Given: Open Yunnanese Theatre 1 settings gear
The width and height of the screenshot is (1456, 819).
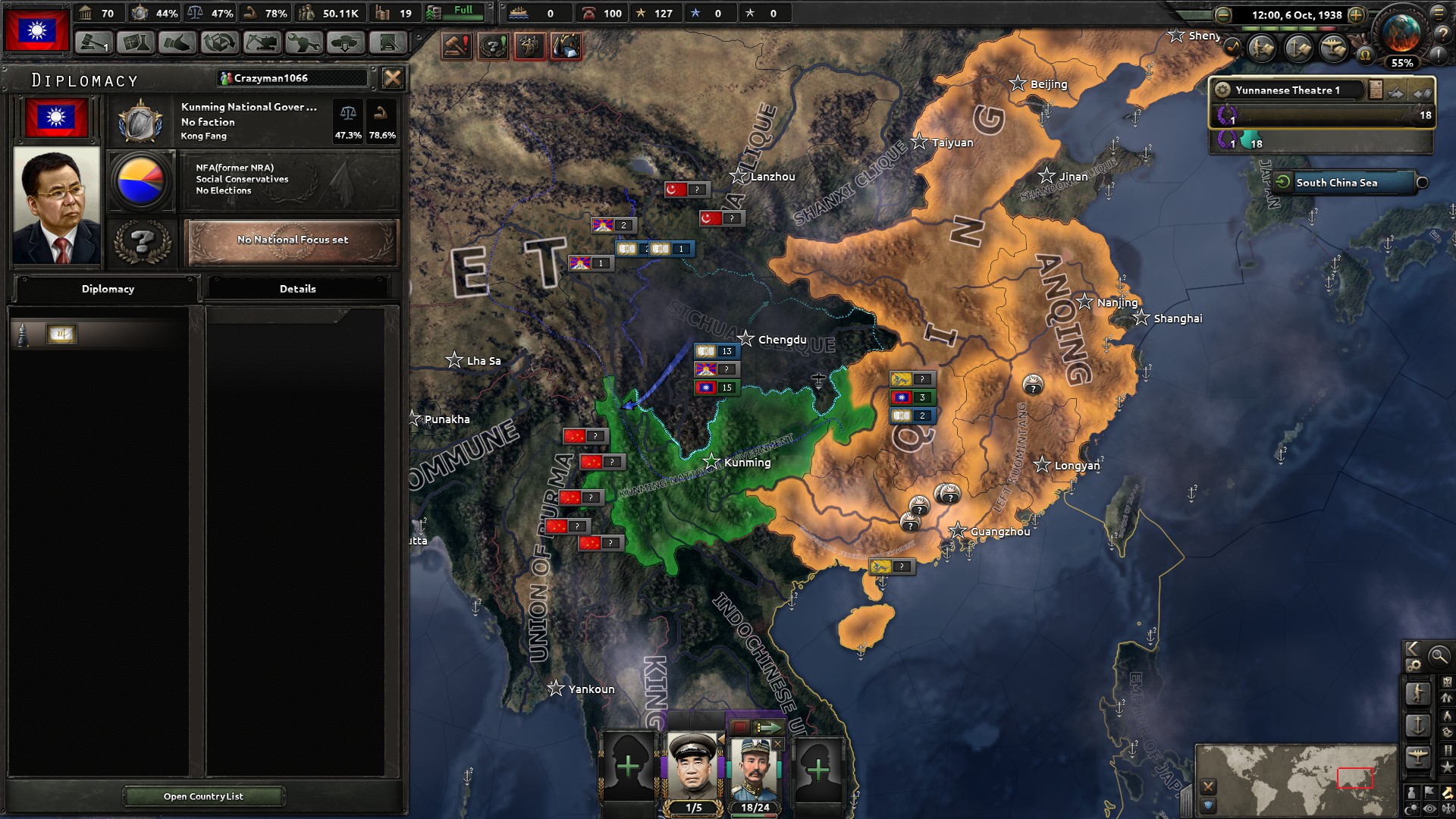Looking at the screenshot, I should (1224, 90).
